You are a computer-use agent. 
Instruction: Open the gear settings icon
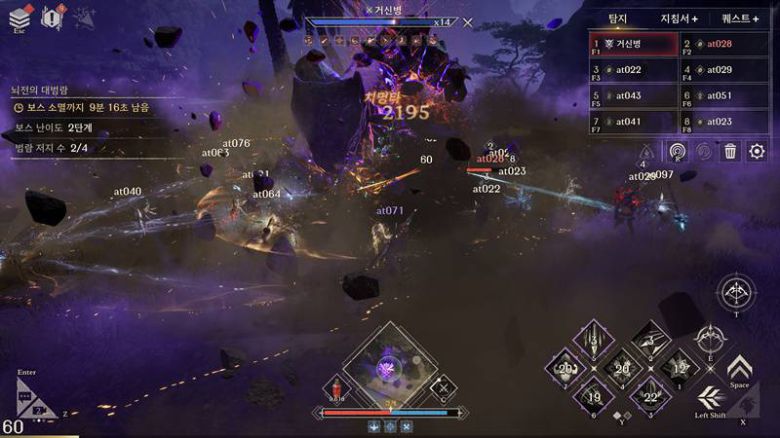pos(757,151)
